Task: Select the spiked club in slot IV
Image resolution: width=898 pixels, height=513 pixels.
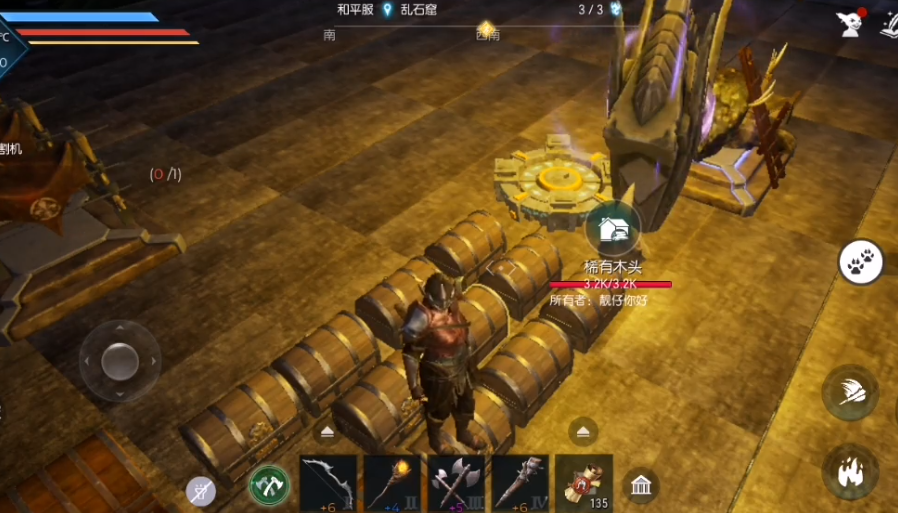Action: pos(520,483)
